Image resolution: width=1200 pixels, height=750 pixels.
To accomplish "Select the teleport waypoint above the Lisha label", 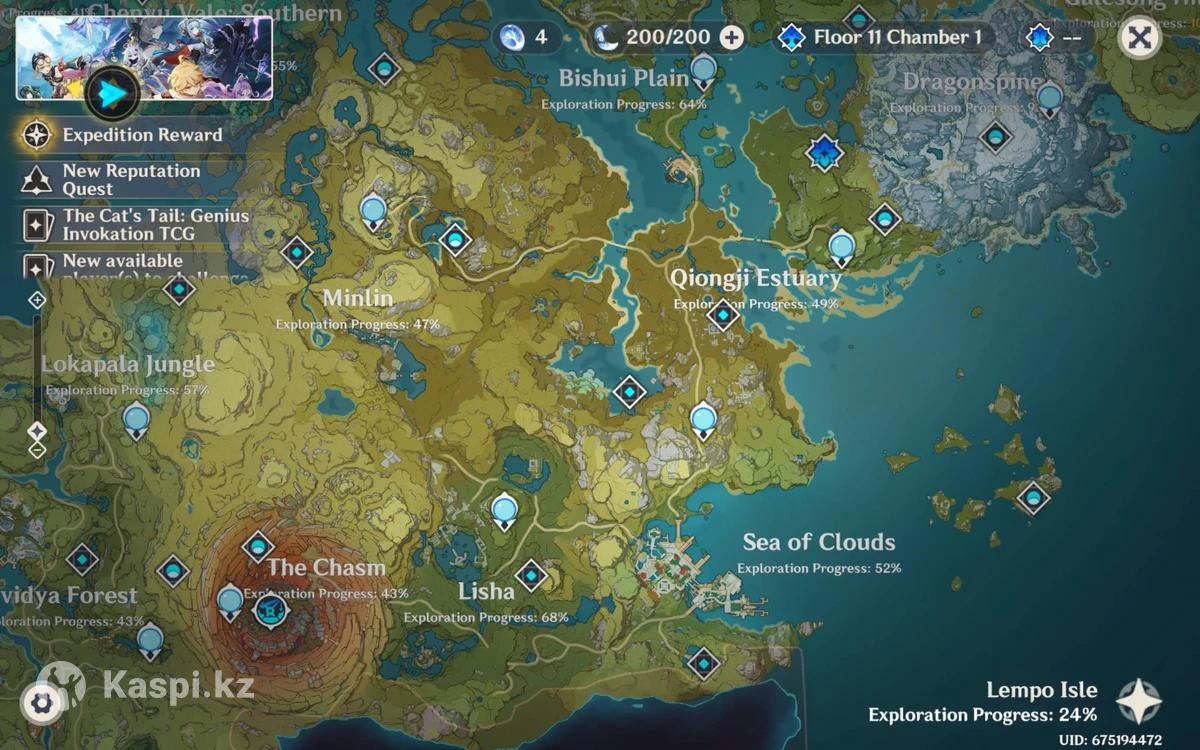I will 505,510.
